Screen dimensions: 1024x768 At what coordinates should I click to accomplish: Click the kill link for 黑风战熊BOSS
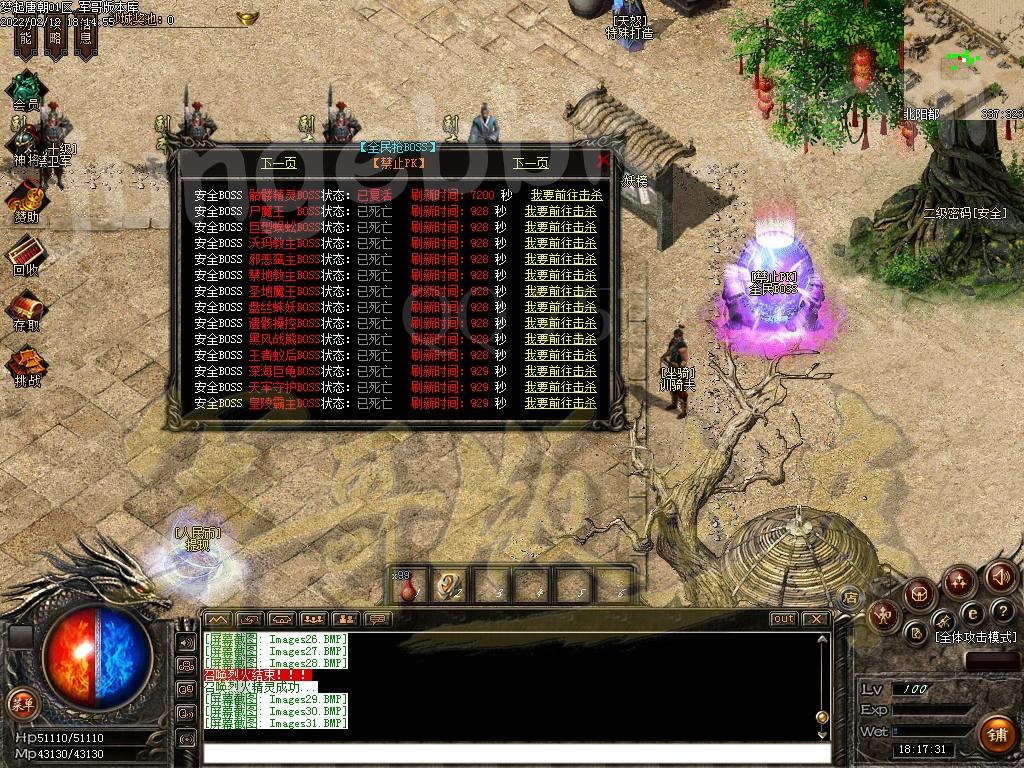pyautogui.click(x=560, y=339)
